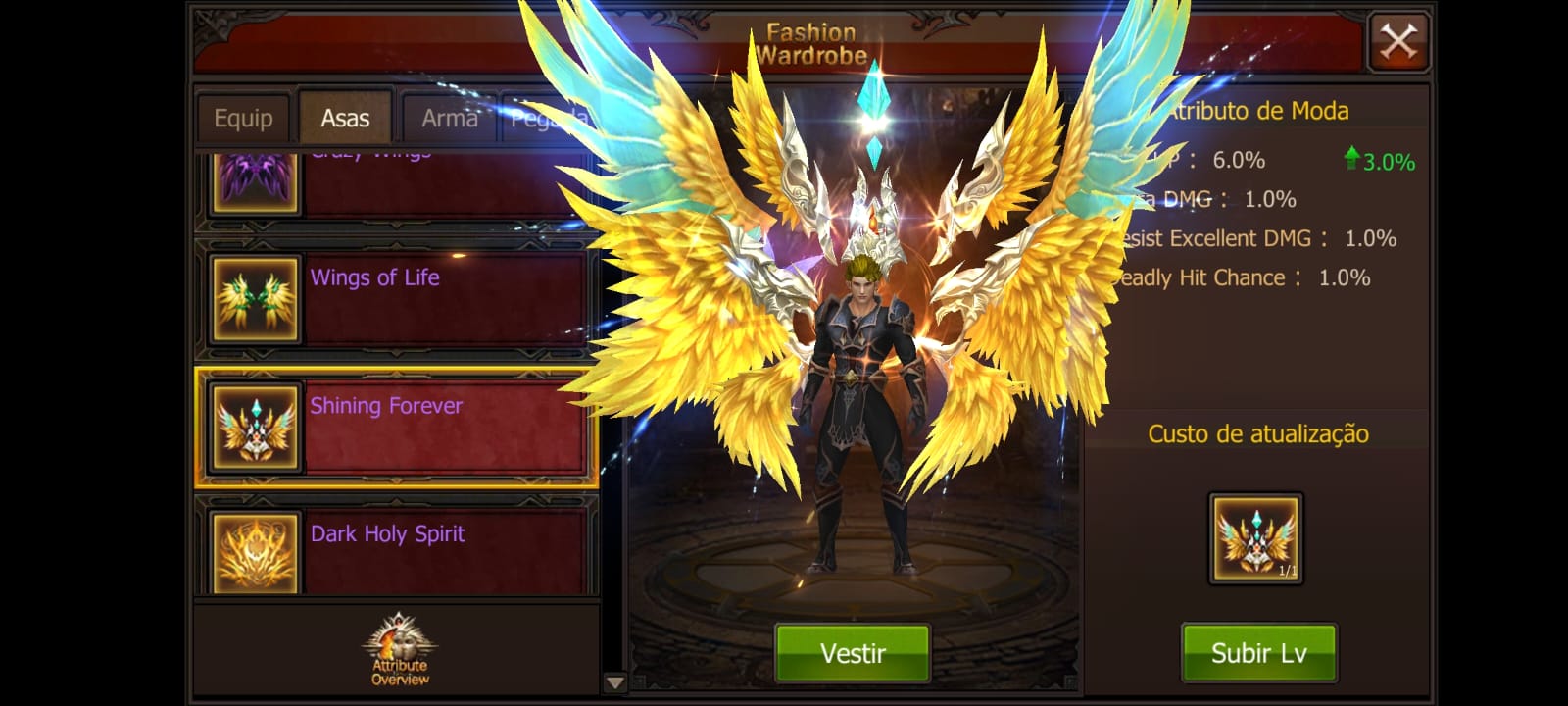Click the down arrow below the wings list
Viewport: 1568px width, 706px height.
(x=614, y=682)
